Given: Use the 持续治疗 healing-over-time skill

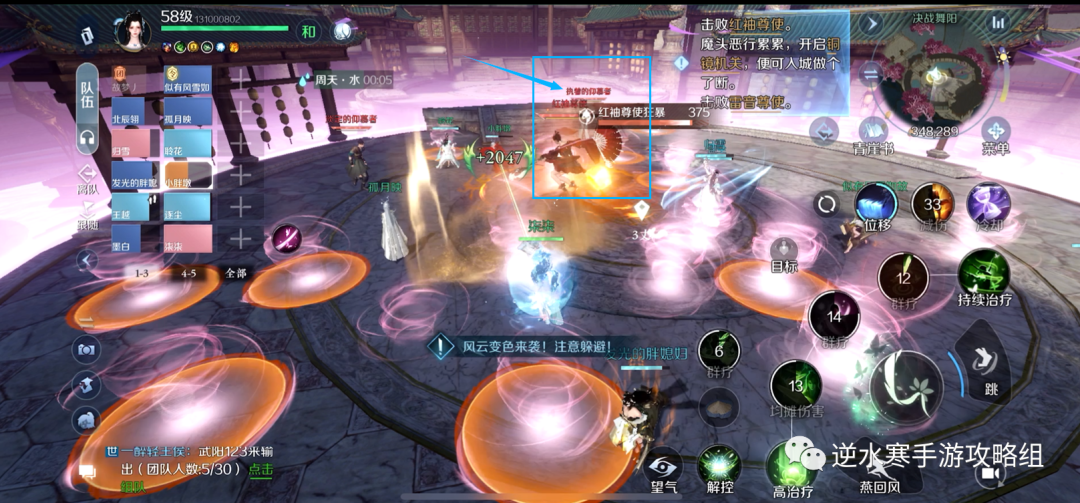Looking at the screenshot, I should [983, 274].
